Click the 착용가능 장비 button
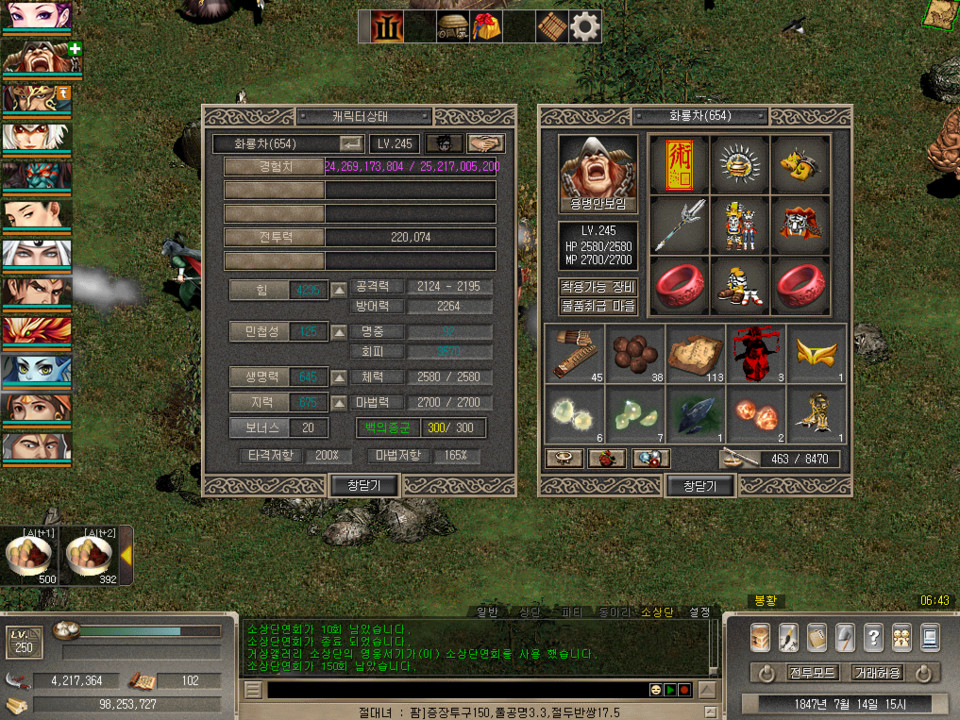Screen dimensions: 960x720 coord(598,287)
